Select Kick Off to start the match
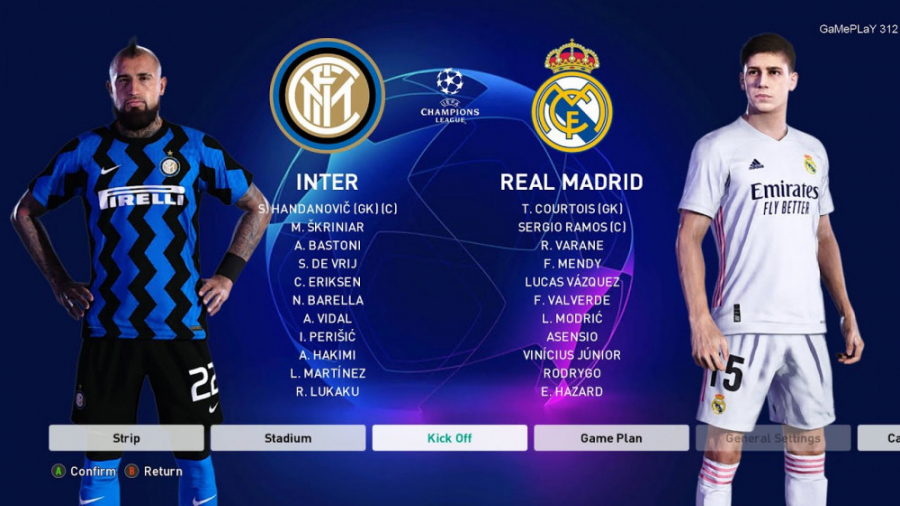The height and width of the screenshot is (506, 900). (x=449, y=438)
